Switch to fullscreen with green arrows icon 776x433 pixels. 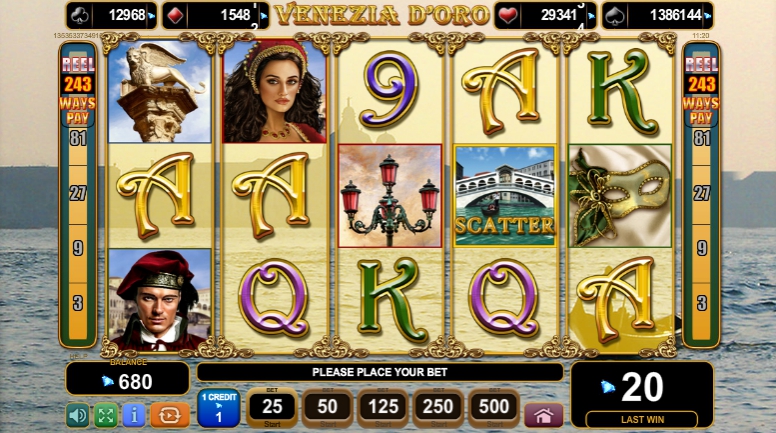click(x=106, y=415)
